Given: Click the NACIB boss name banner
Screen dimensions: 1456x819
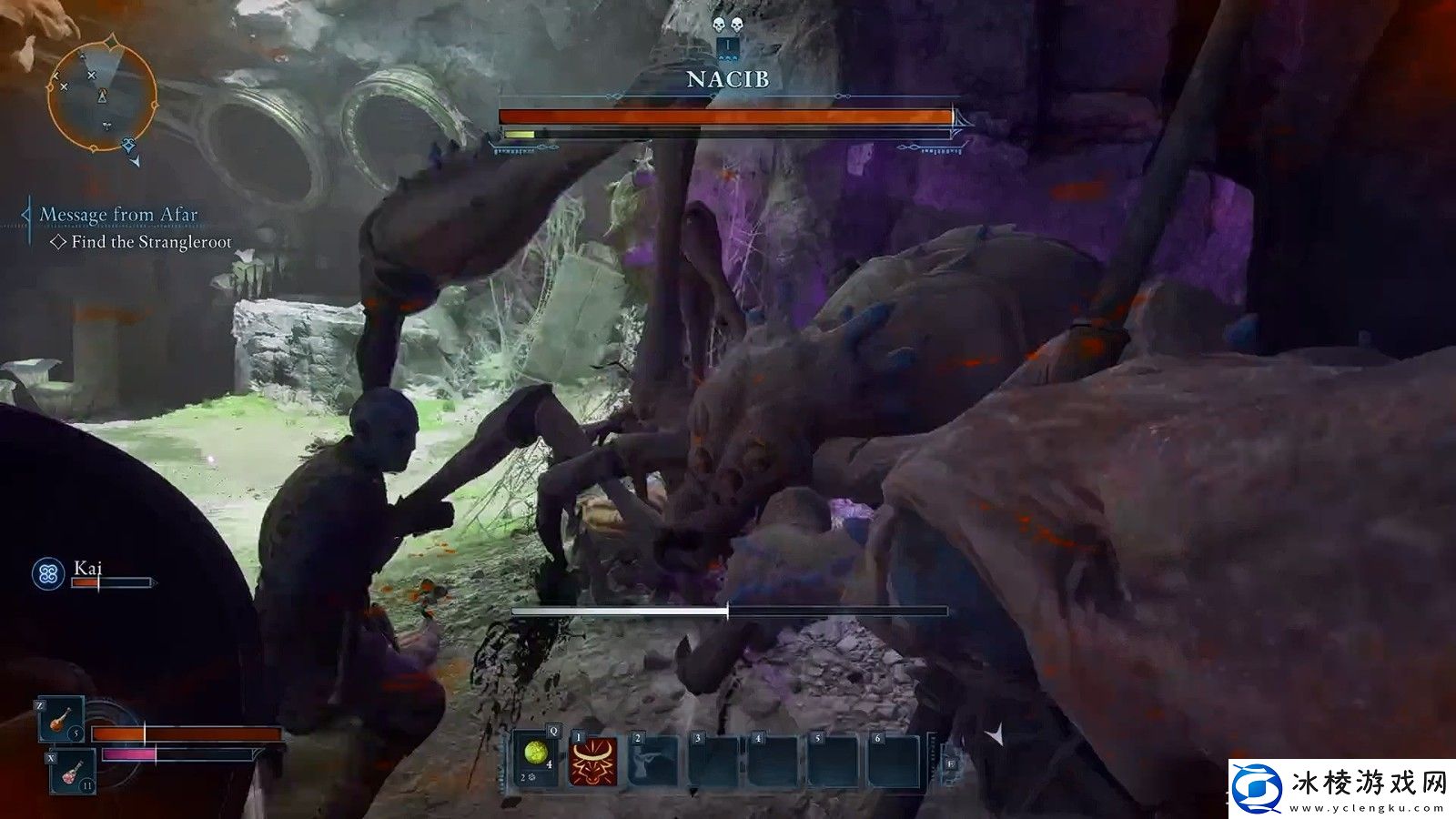Looking at the screenshot, I should 728,80.
